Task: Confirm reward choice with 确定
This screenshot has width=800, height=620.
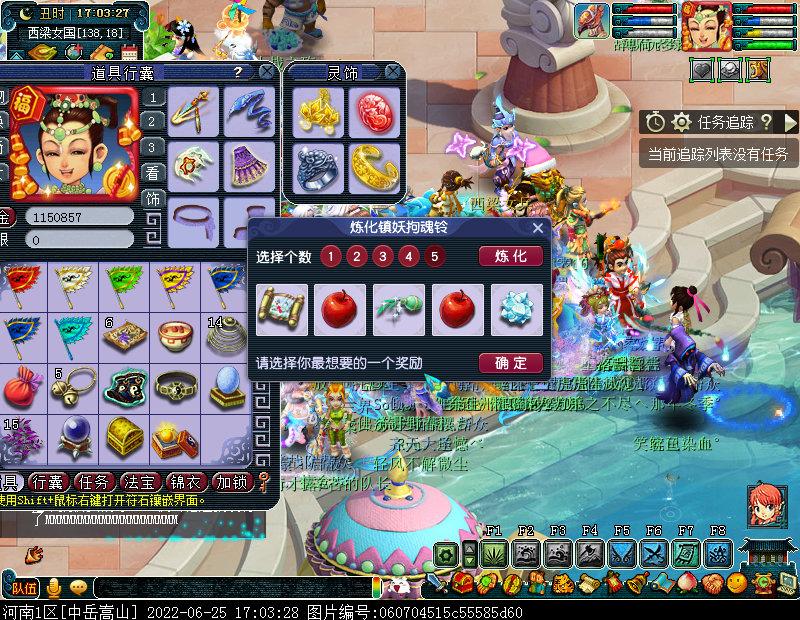Action: pos(510,363)
